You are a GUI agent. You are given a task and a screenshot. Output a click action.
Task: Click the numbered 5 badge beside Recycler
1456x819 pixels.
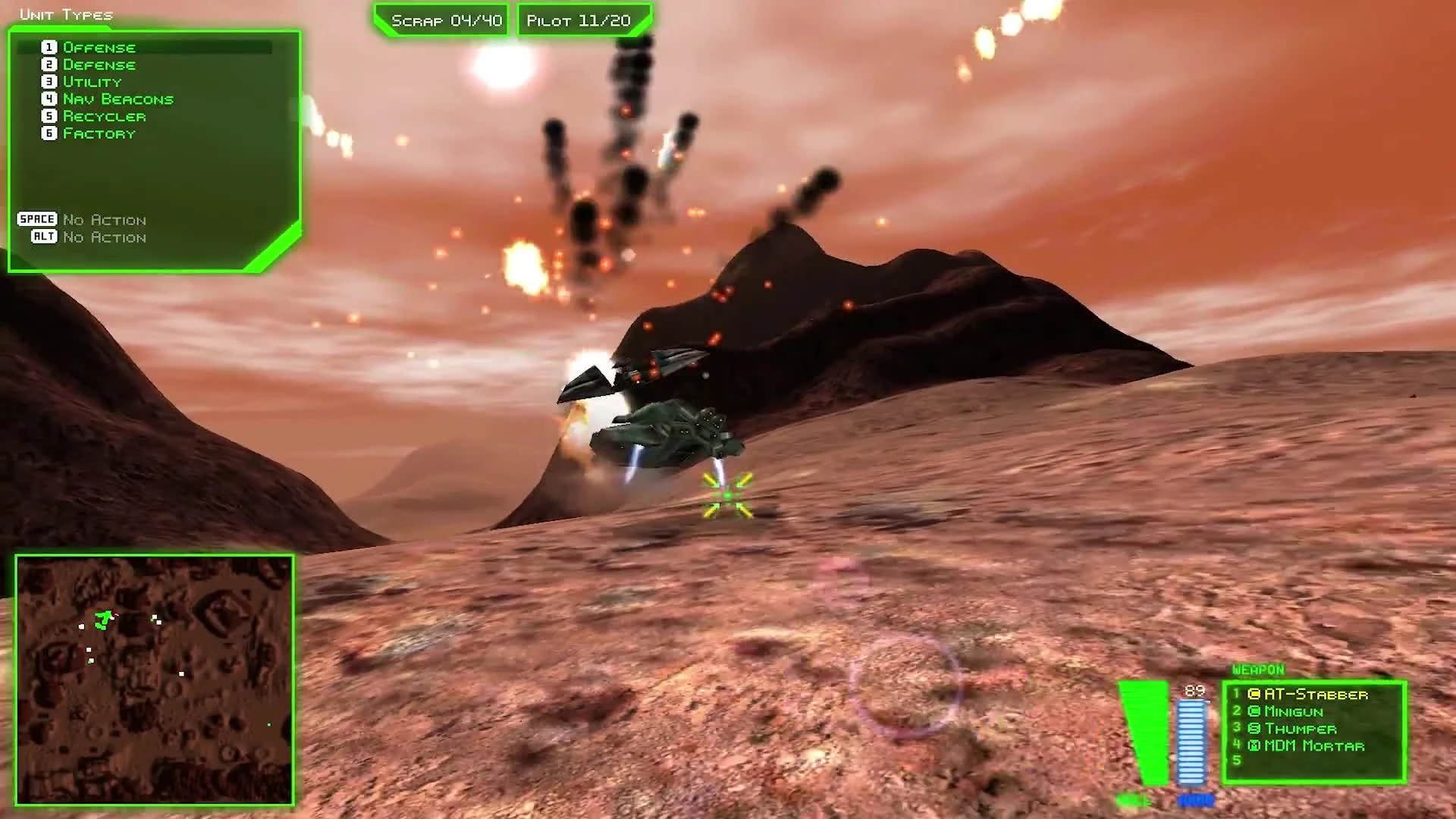coord(49,116)
